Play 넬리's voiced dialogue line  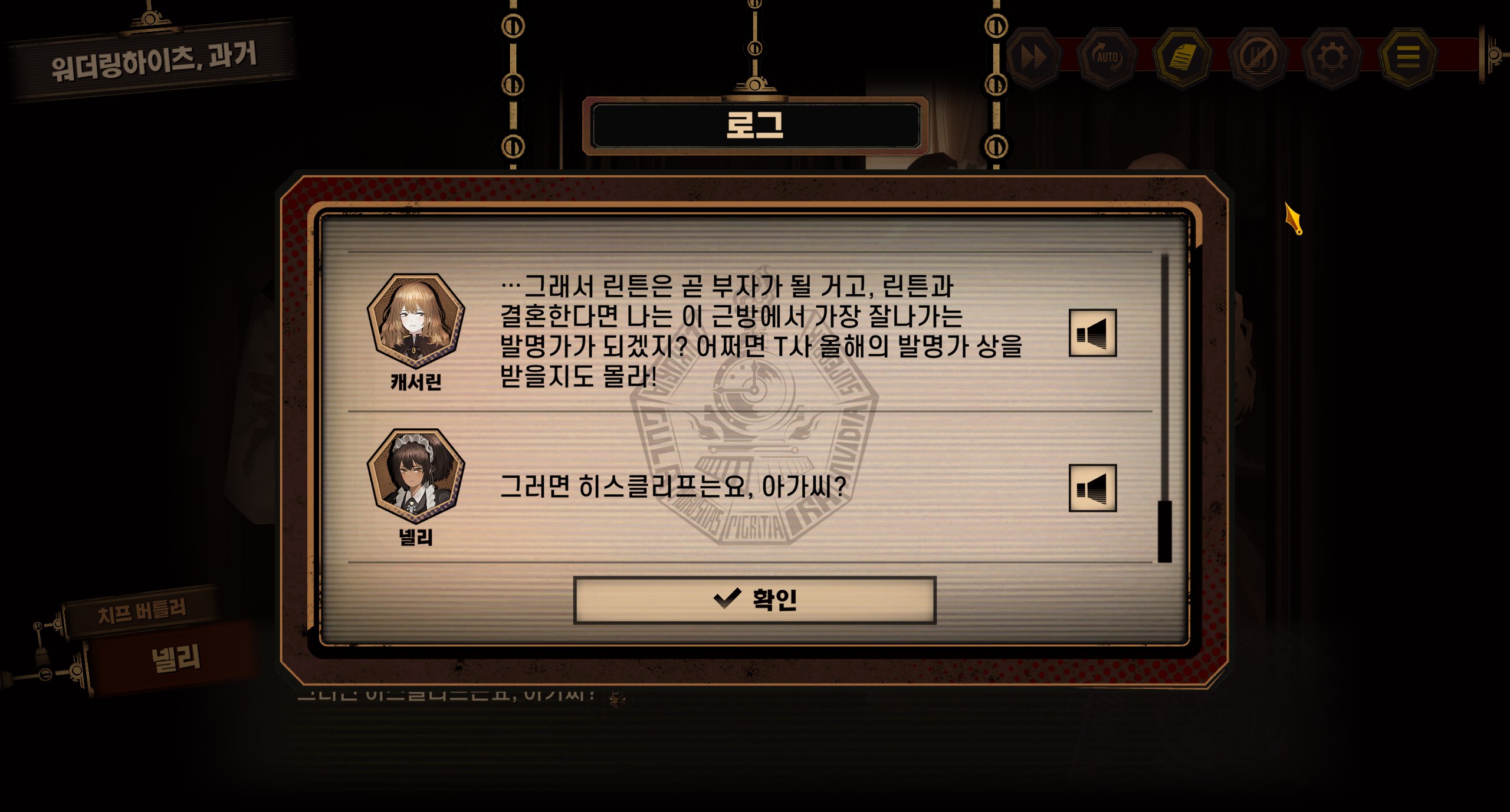point(1092,488)
